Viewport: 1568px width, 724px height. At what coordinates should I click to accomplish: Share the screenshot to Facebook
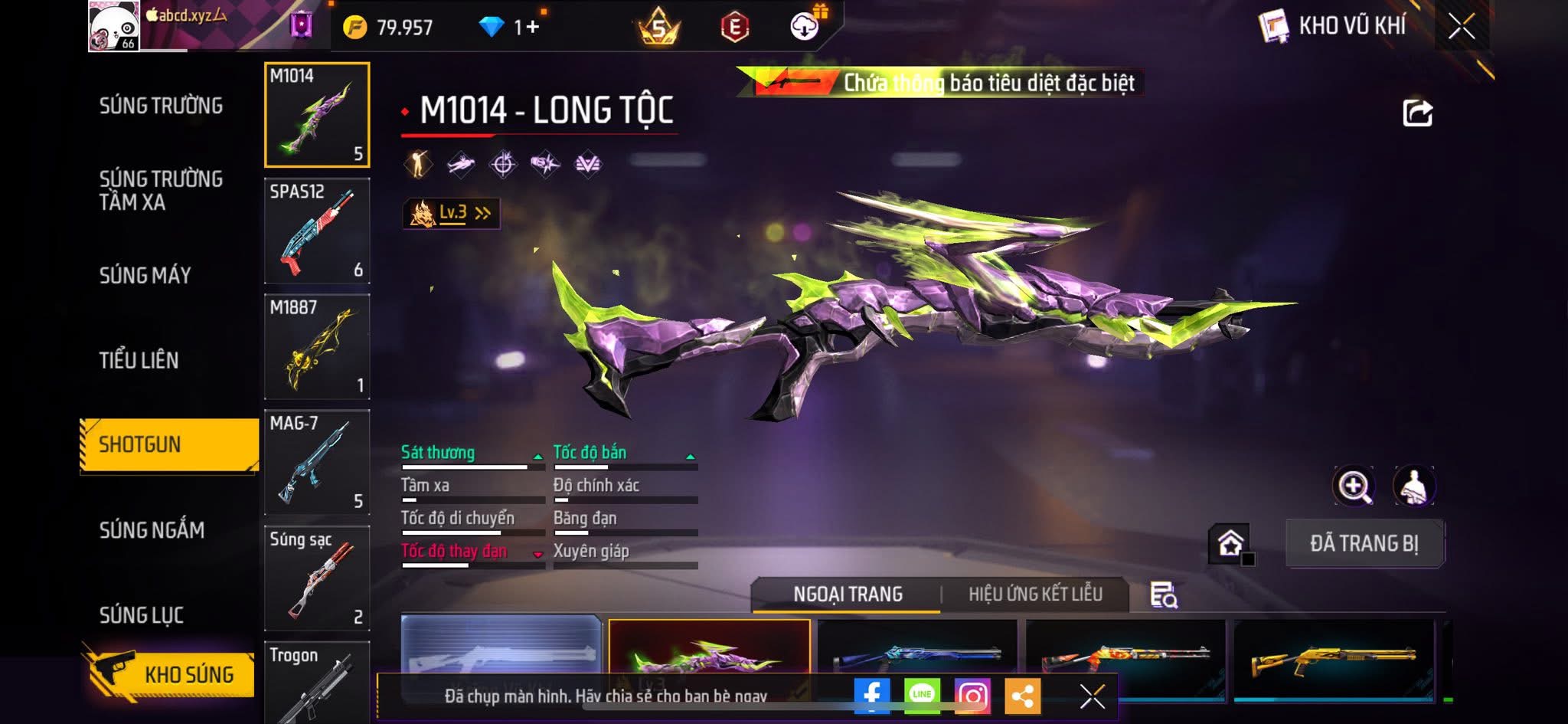pyautogui.click(x=872, y=695)
